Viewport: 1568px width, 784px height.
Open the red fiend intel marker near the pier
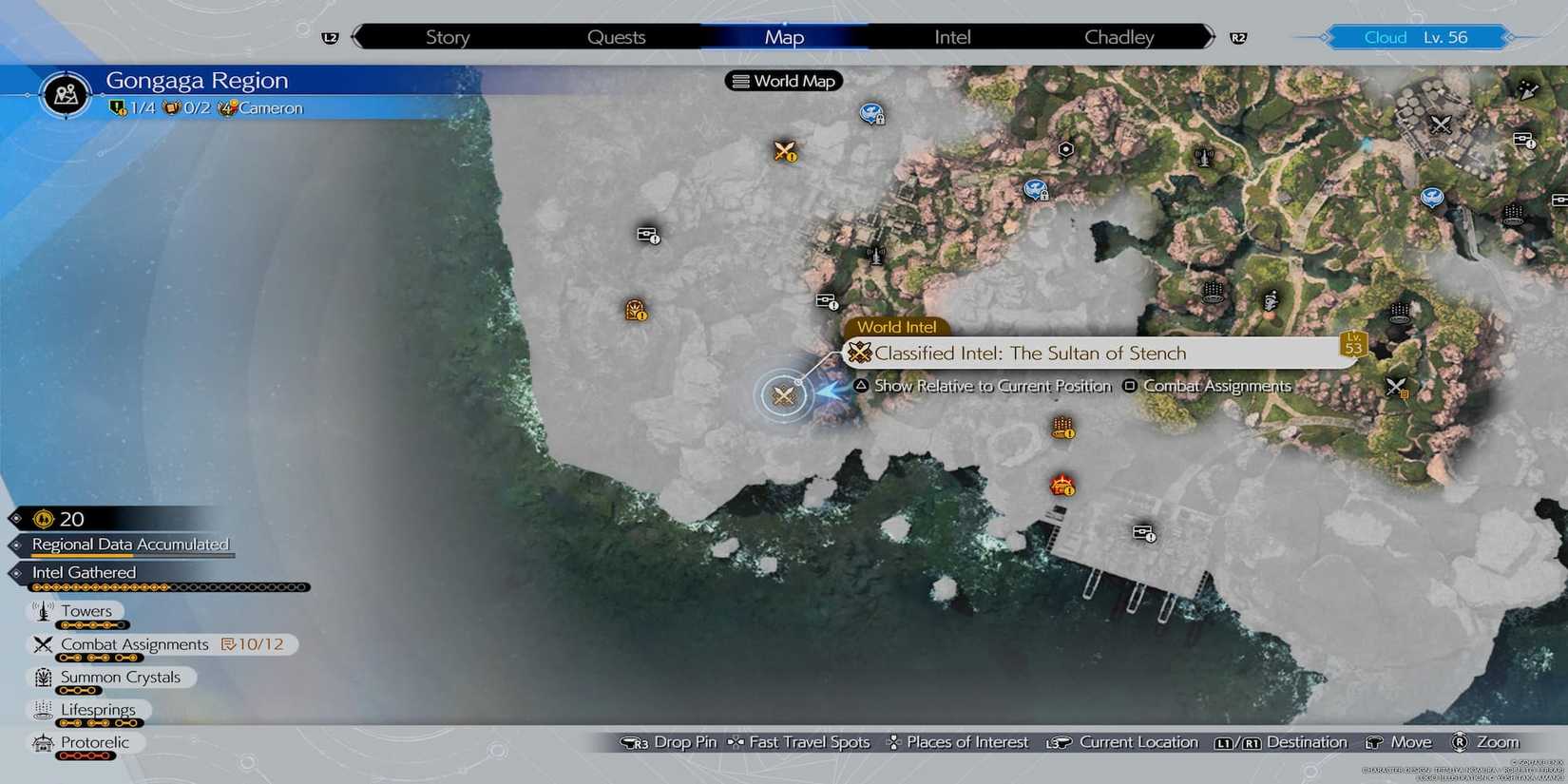point(1061,486)
